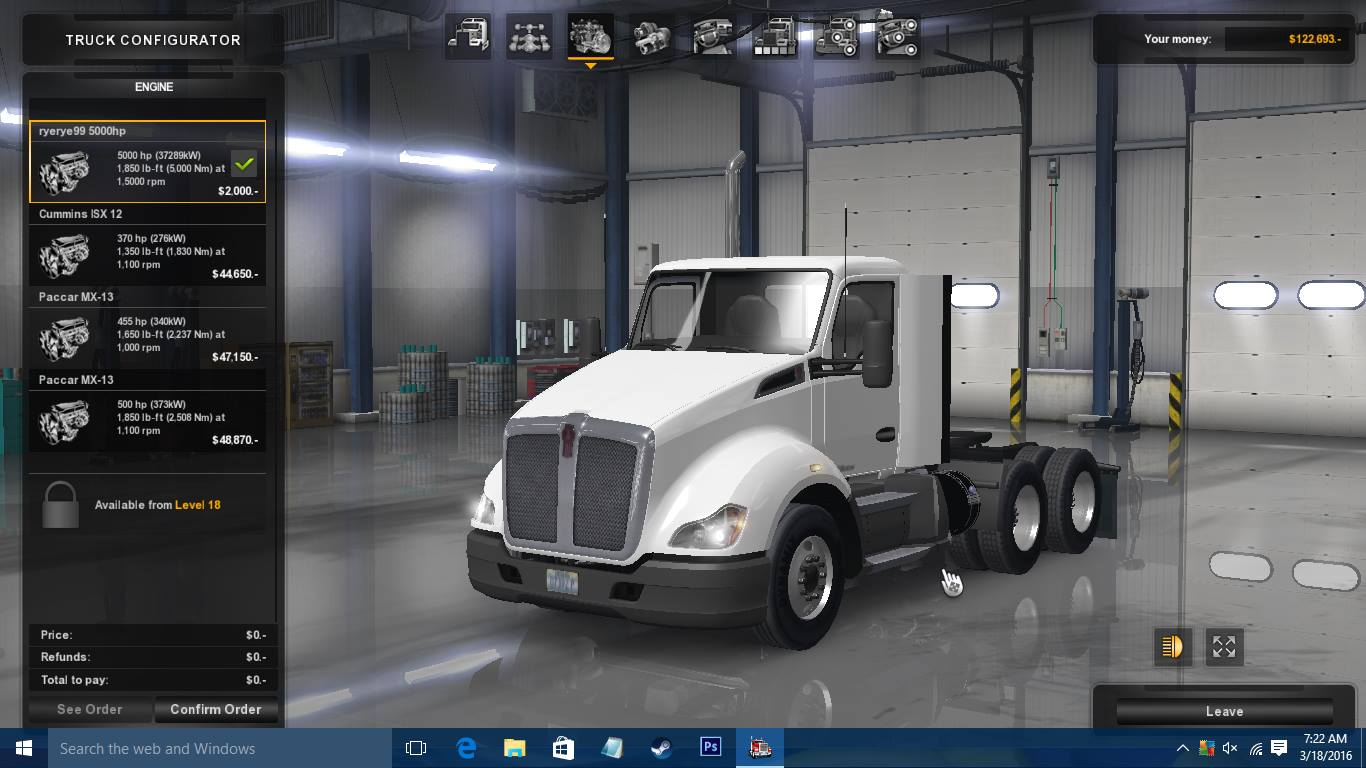The width and height of the screenshot is (1366, 768).
Task: Leave the truck configurator
Action: click(1224, 711)
